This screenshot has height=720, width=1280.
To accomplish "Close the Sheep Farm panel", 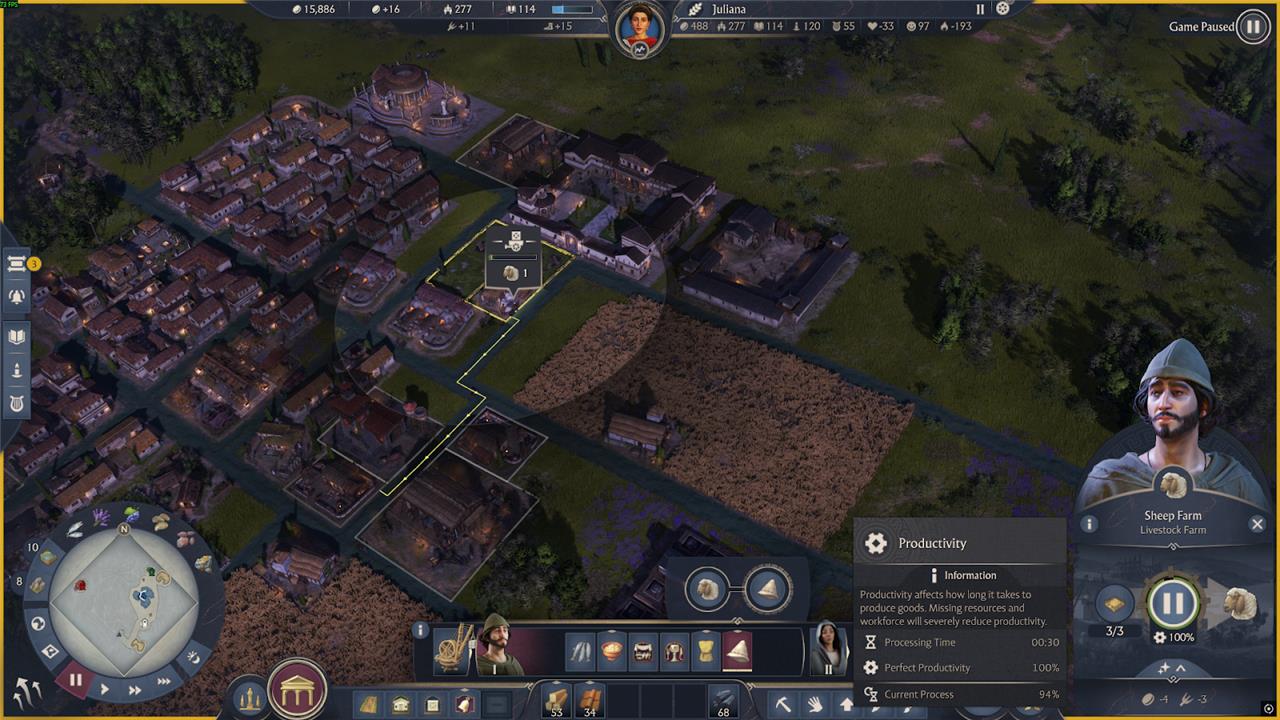I will tap(1257, 523).
